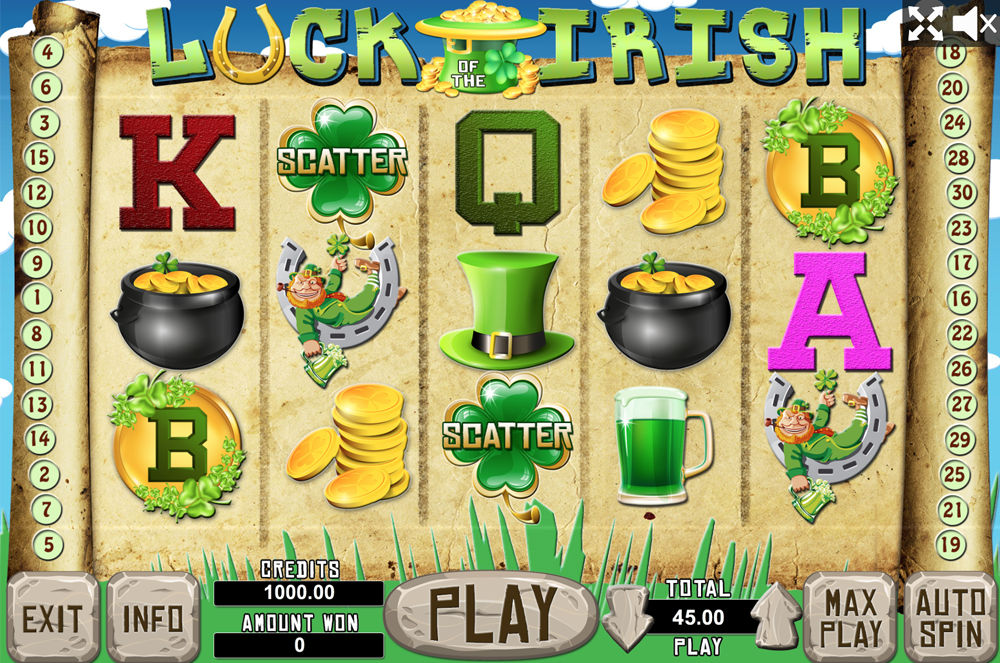Highlight payline number 16
The image size is (1000, 663).
(x=961, y=298)
